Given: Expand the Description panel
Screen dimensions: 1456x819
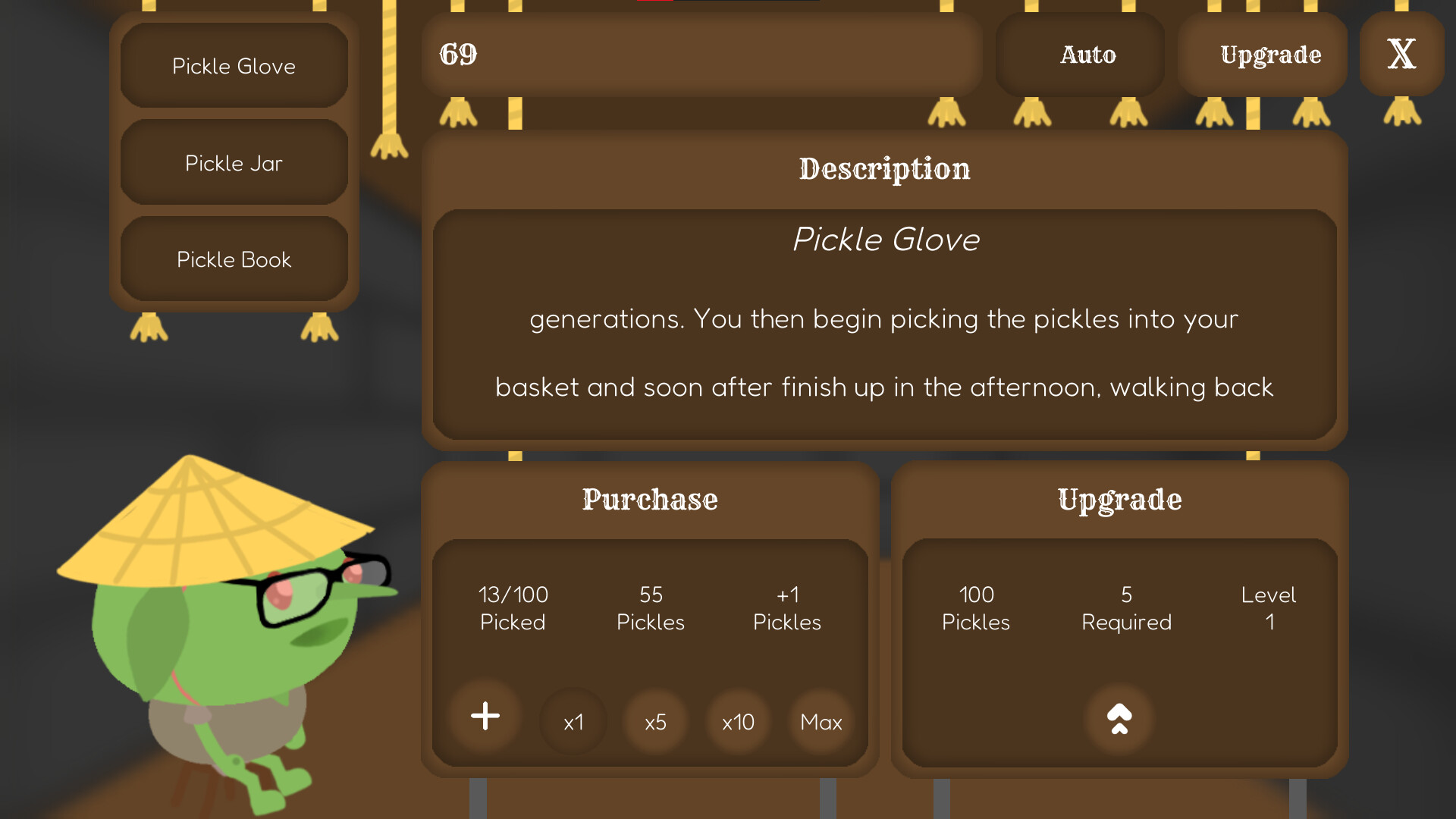Looking at the screenshot, I should pyautogui.click(x=883, y=169).
